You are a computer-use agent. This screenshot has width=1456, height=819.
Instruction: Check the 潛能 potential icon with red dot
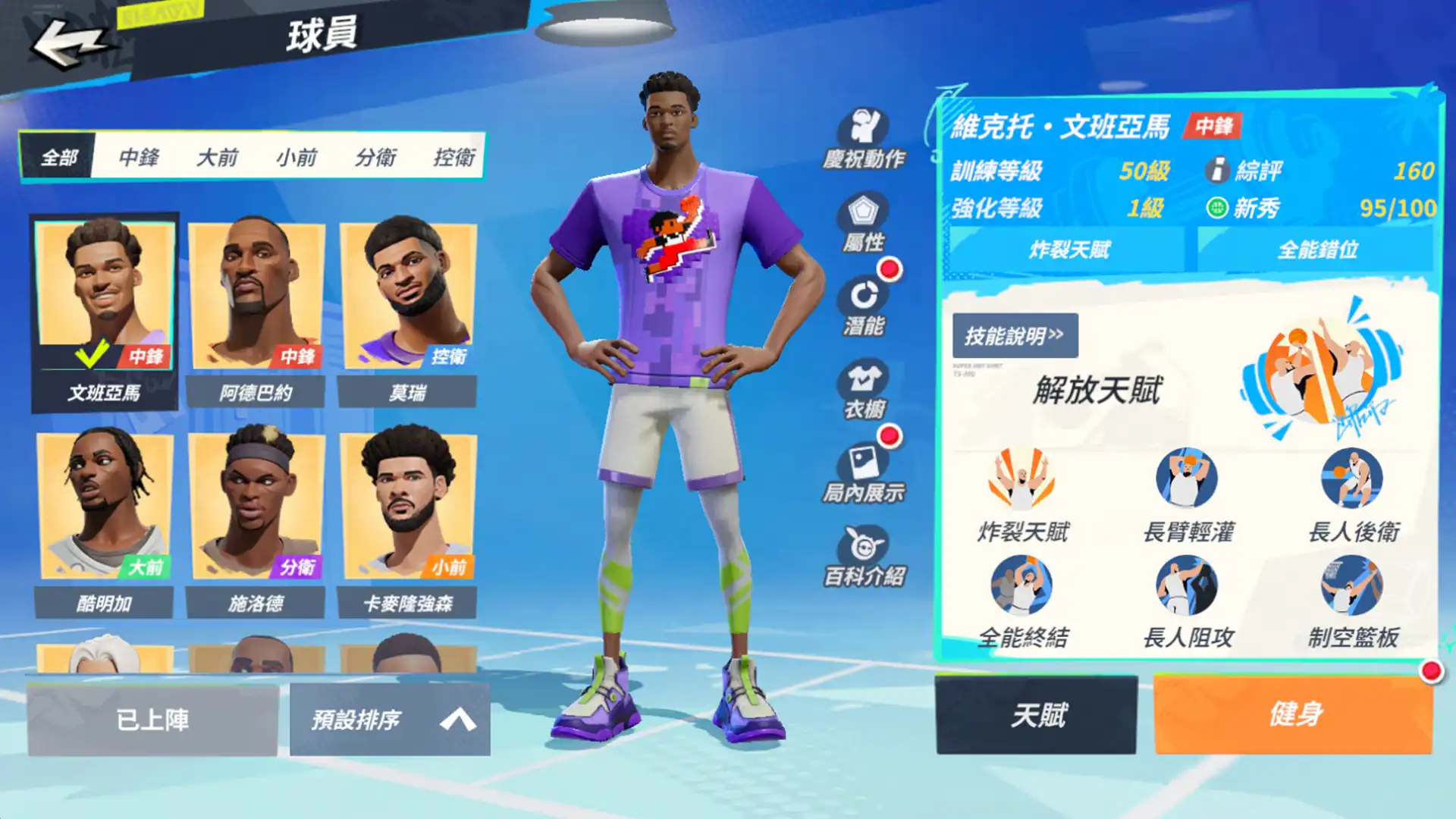[863, 303]
